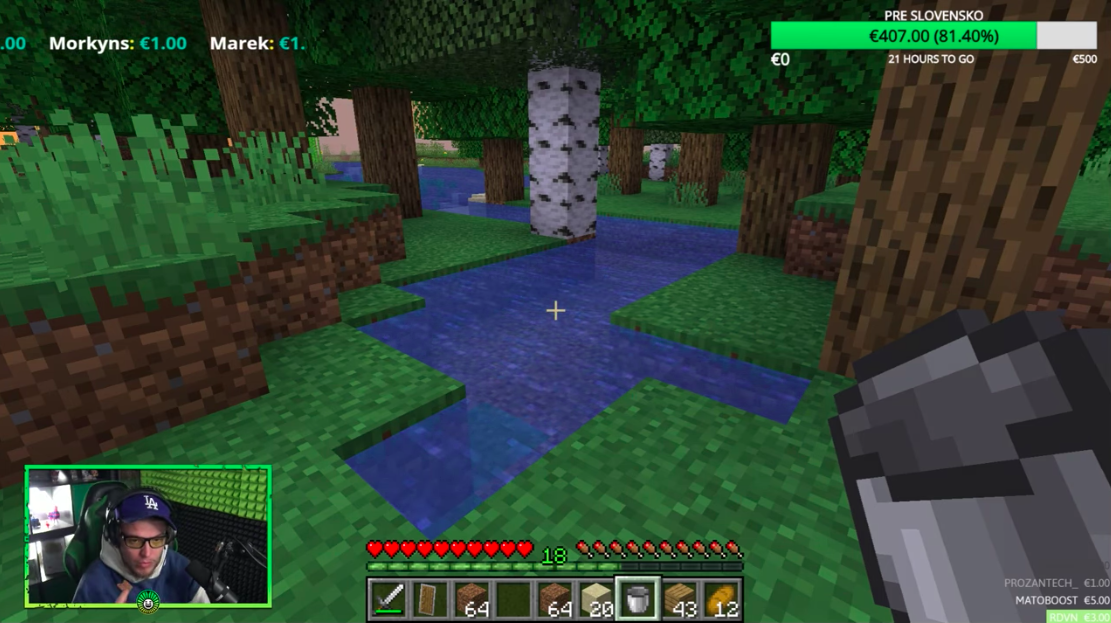Switch to the wooden planks stack of 43

click(679, 599)
